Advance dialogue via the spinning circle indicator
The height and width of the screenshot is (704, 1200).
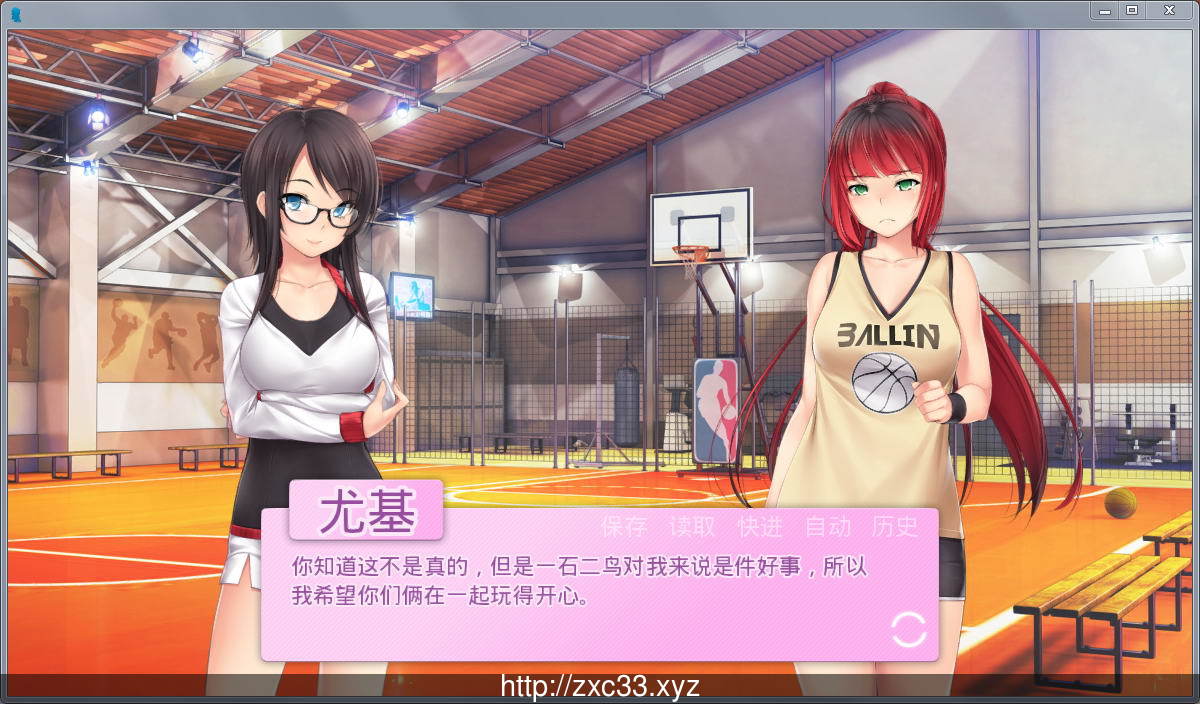point(909,629)
